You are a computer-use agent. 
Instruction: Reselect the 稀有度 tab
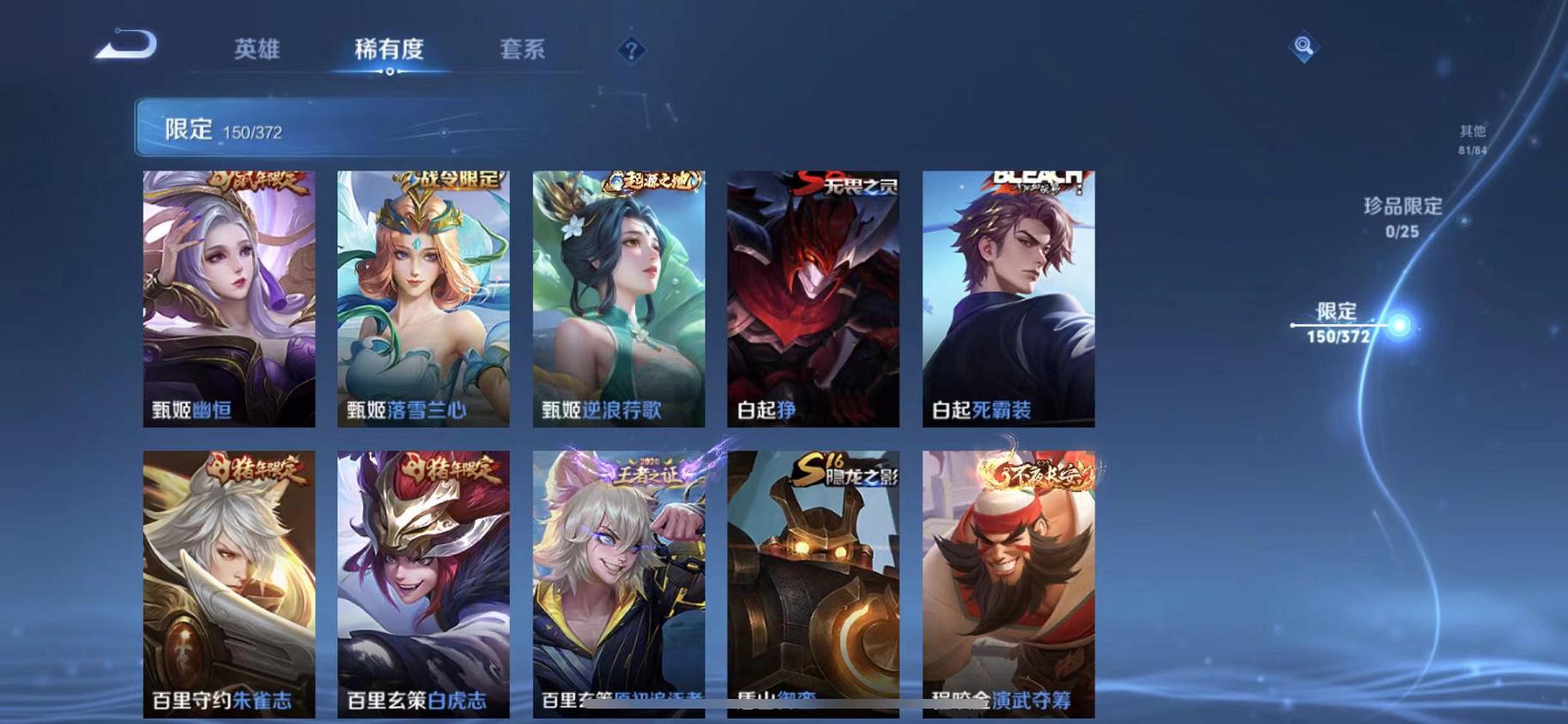coord(391,50)
